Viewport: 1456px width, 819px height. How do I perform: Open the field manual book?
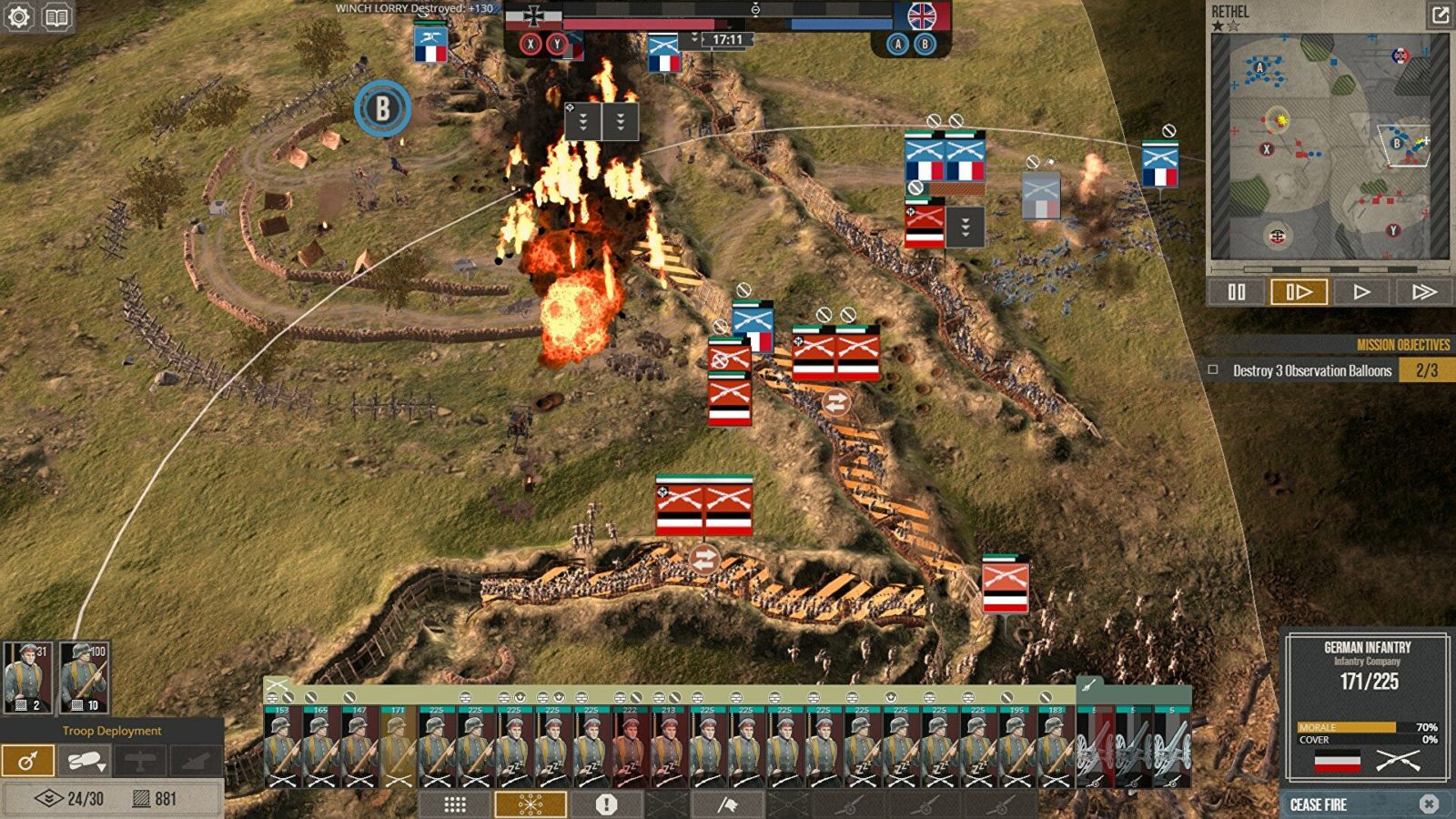pos(56,17)
